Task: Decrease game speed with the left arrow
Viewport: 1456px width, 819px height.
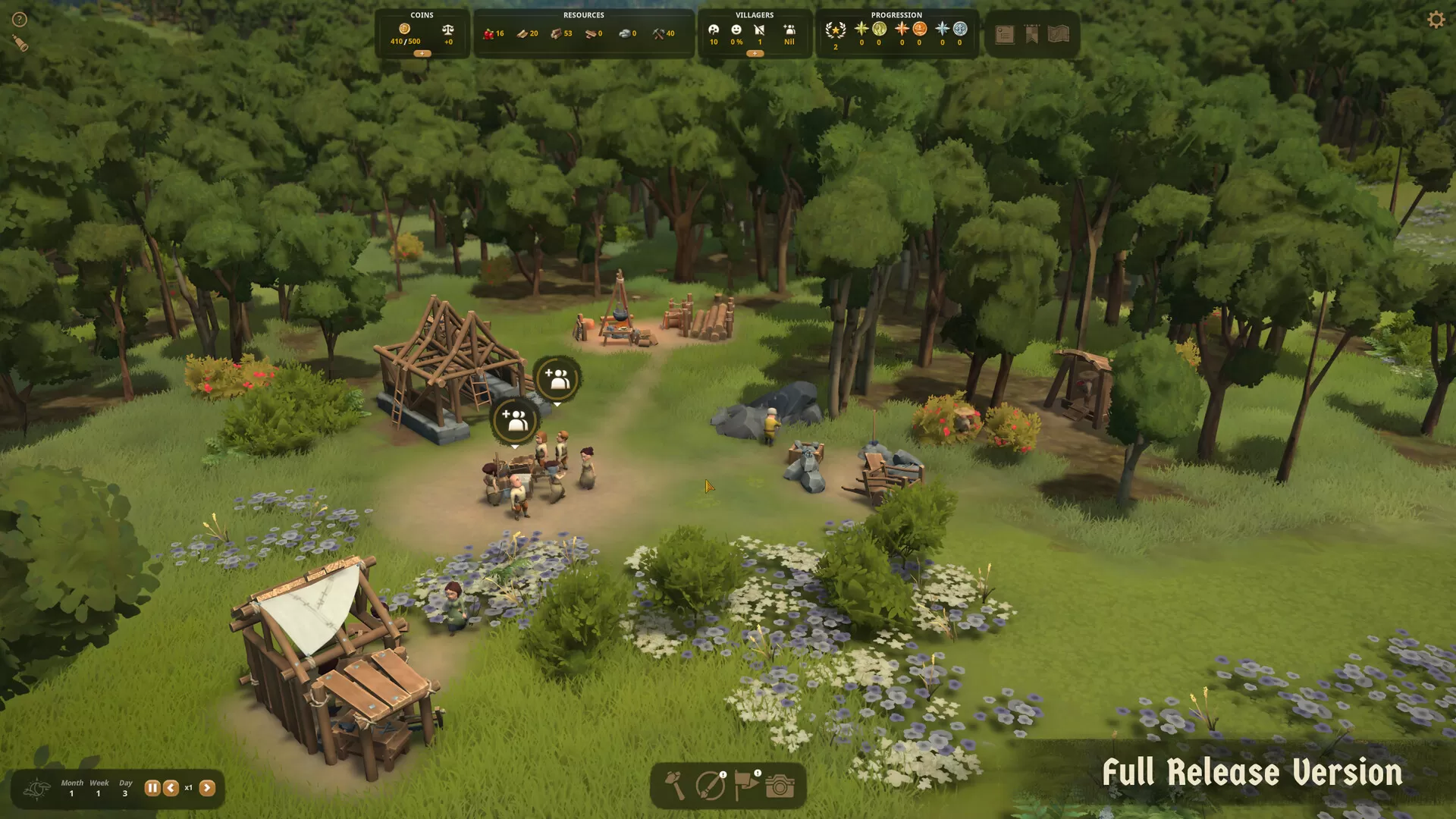Action: click(x=170, y=788)
